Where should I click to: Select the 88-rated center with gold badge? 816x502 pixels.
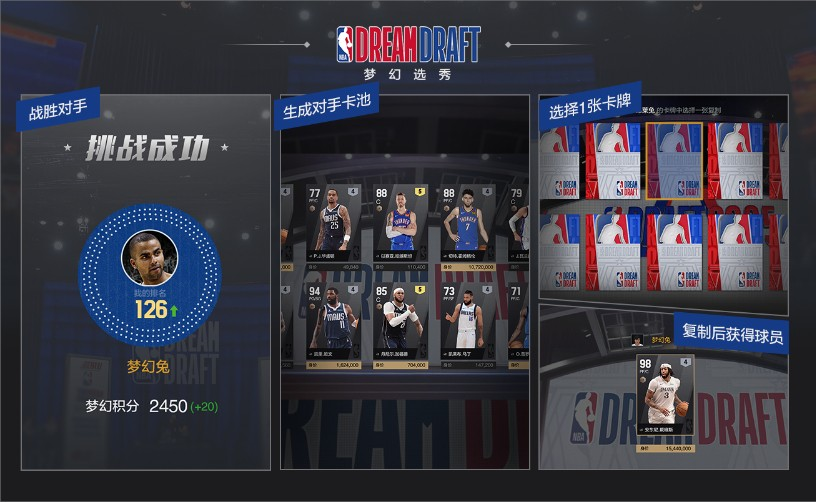click(x=400, y=225)
